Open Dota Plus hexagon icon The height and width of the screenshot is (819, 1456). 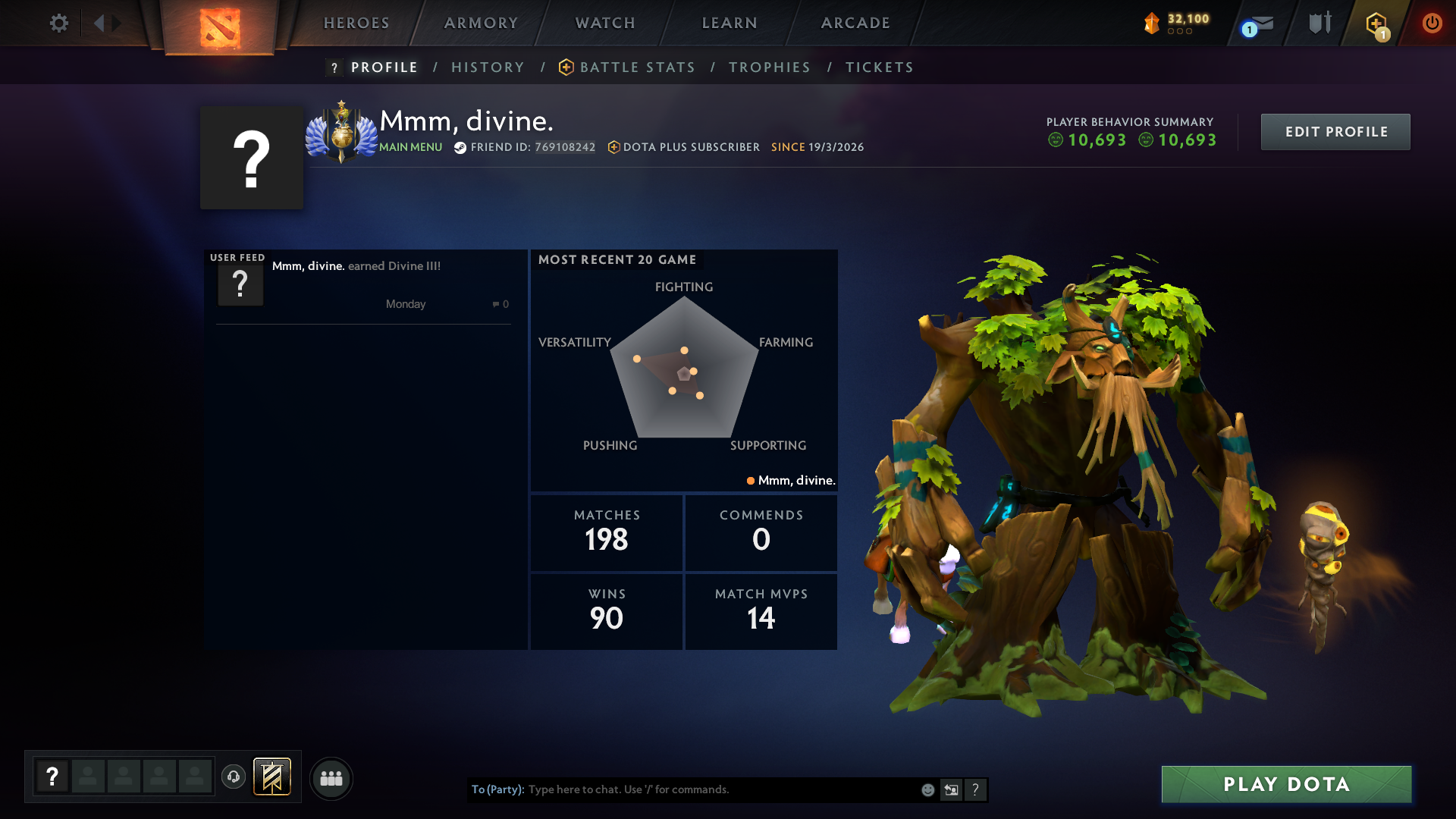[x=1378, y=23]
